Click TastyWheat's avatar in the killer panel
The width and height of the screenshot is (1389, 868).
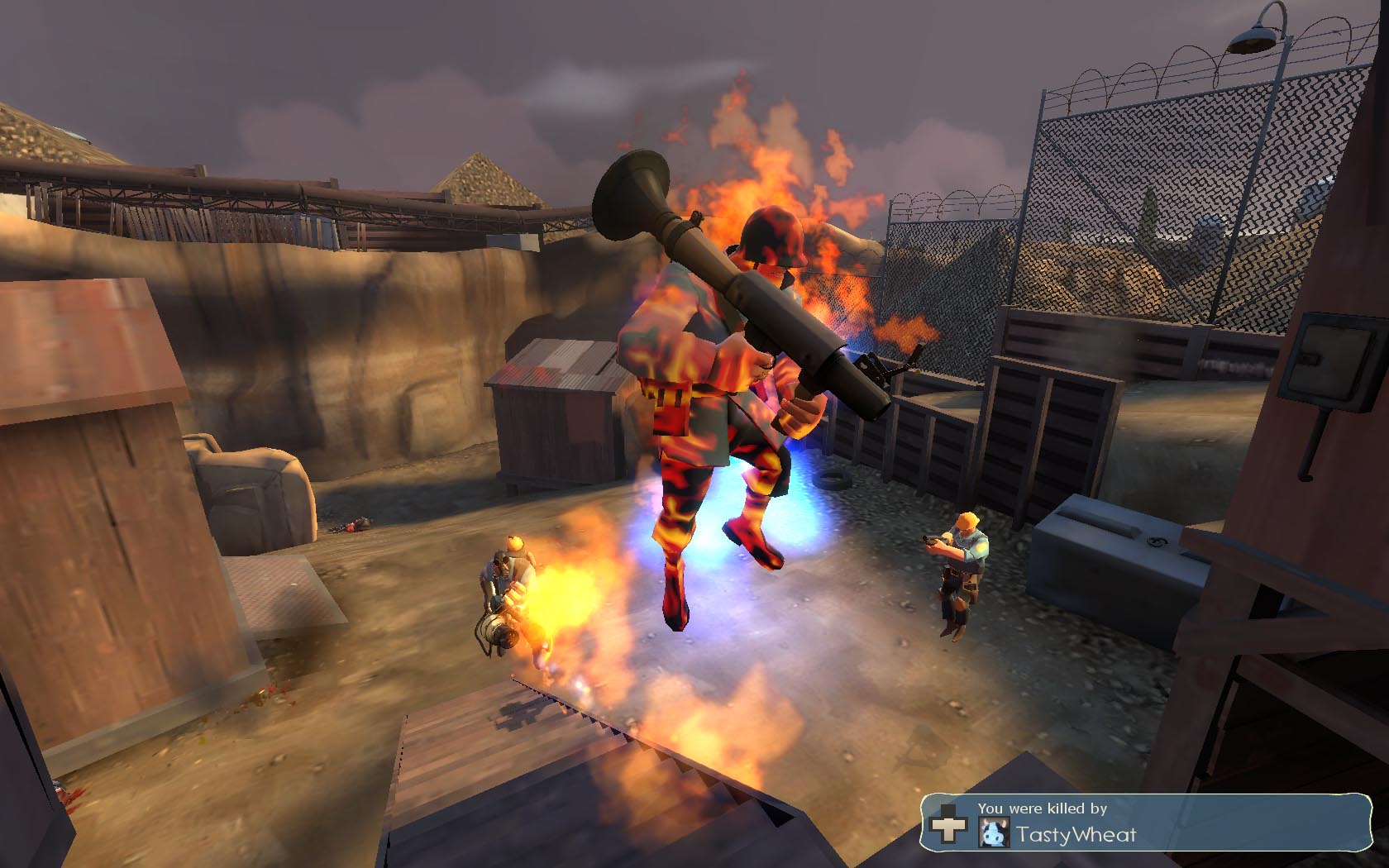(993, 832)
